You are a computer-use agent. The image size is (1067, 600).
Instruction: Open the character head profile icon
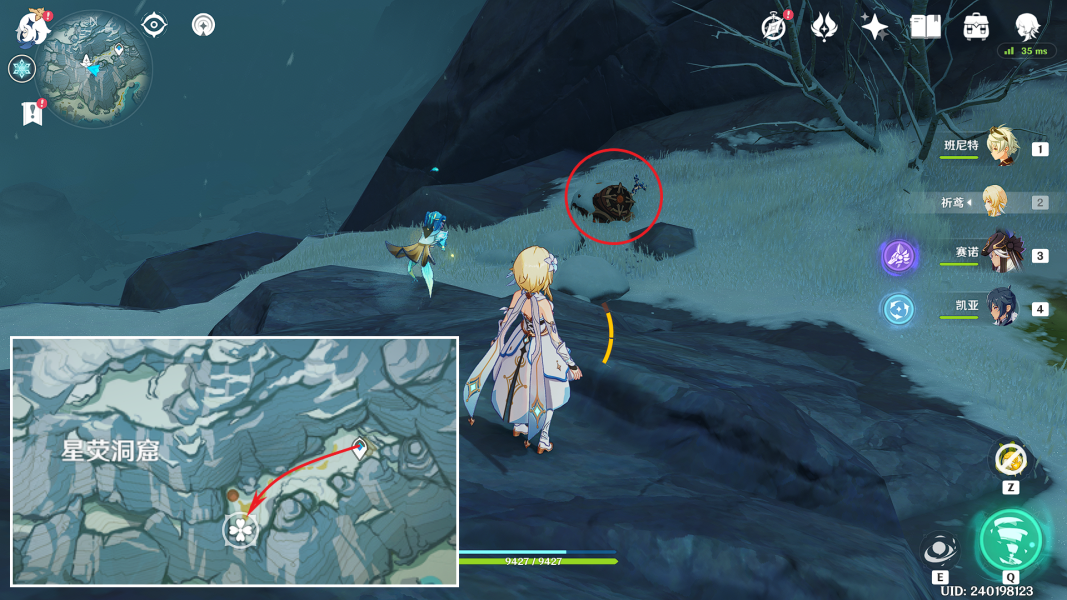point(1027,27)
